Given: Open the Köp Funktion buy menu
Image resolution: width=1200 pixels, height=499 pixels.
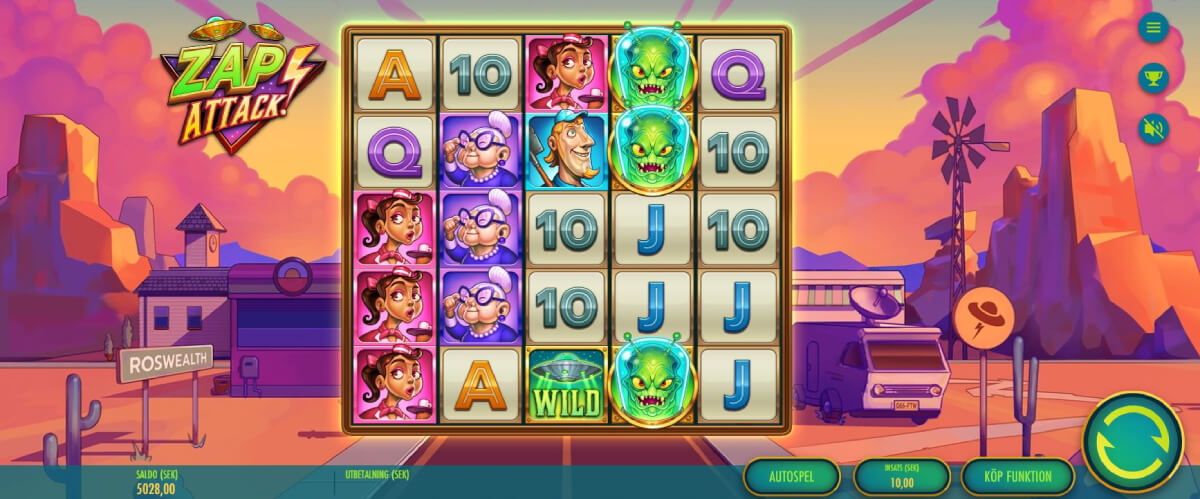Looking at the screenshot, I should pos(1017,477).
